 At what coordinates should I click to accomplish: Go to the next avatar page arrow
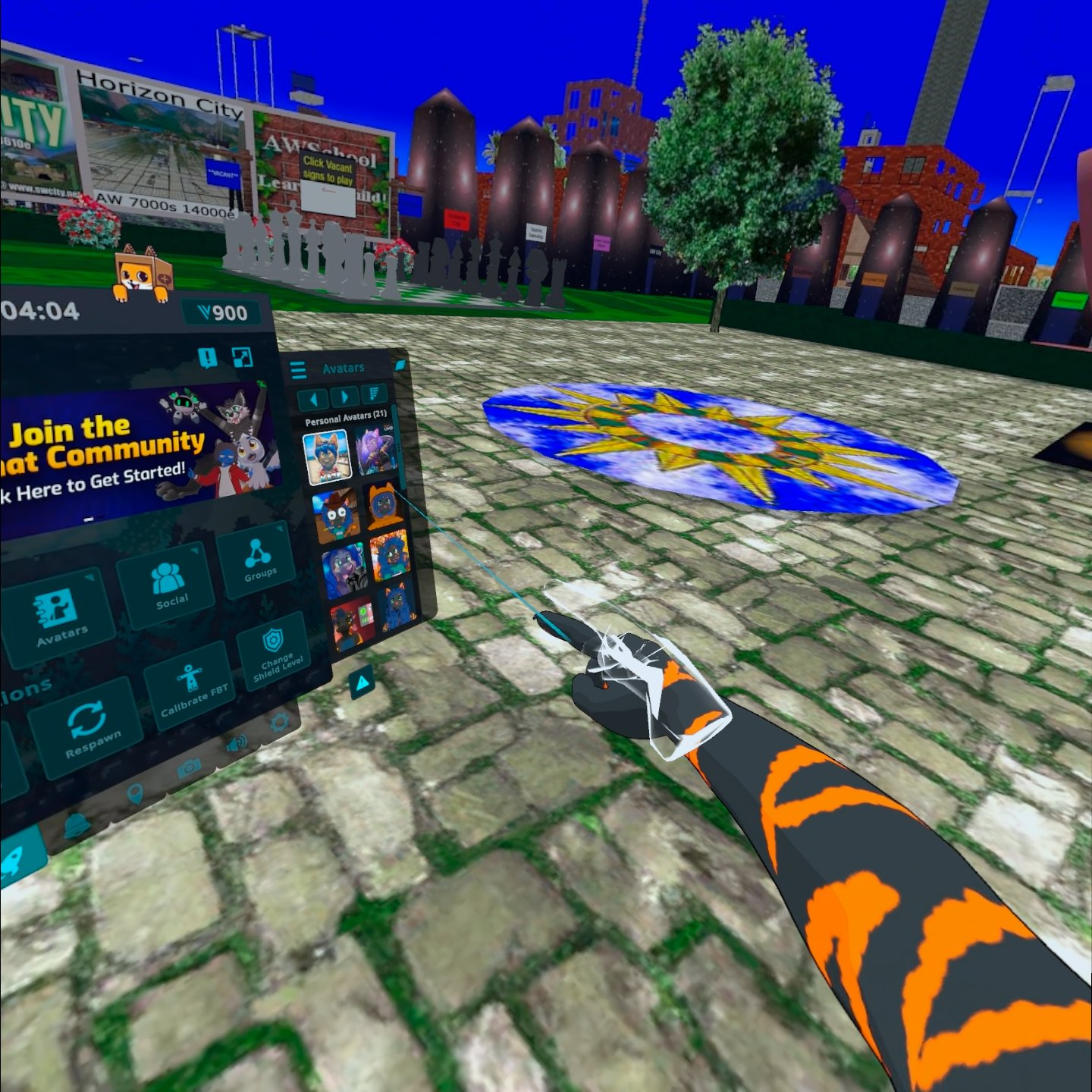tap(344, 396)
